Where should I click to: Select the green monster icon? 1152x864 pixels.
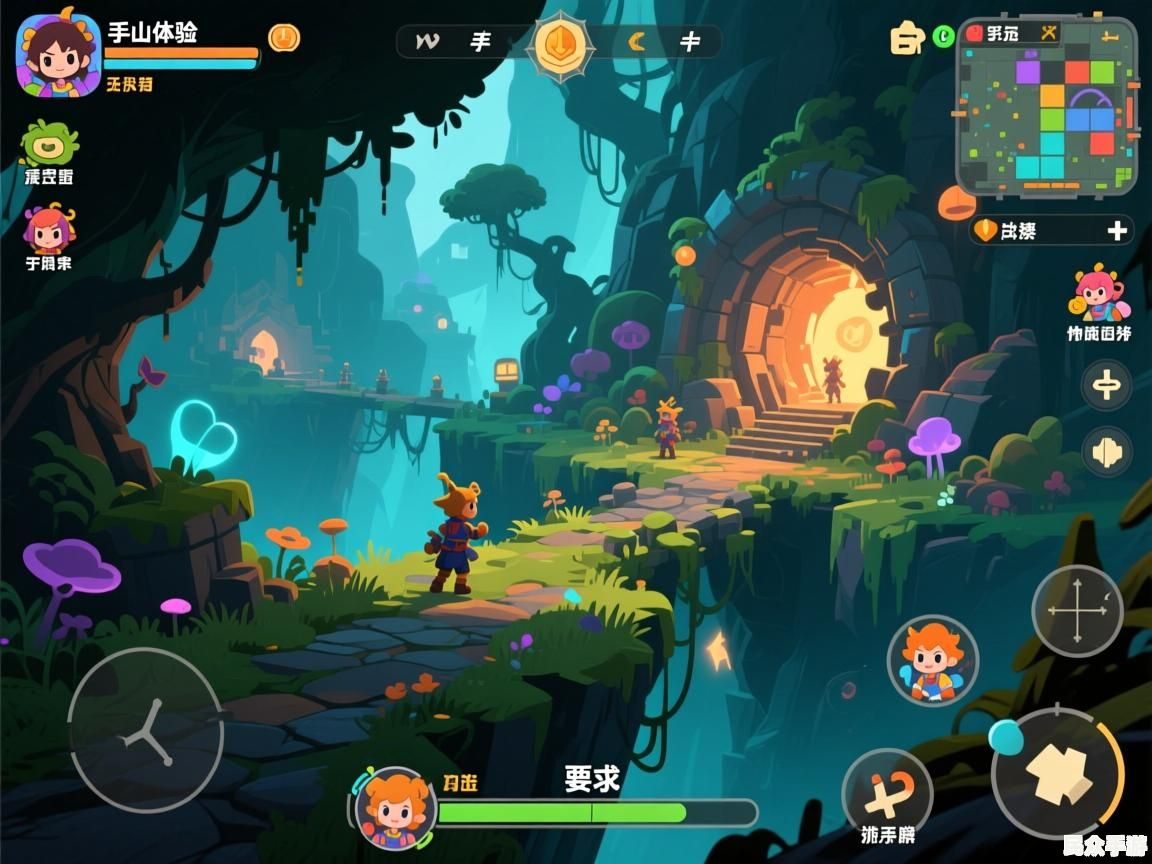[x=48, y=145]
